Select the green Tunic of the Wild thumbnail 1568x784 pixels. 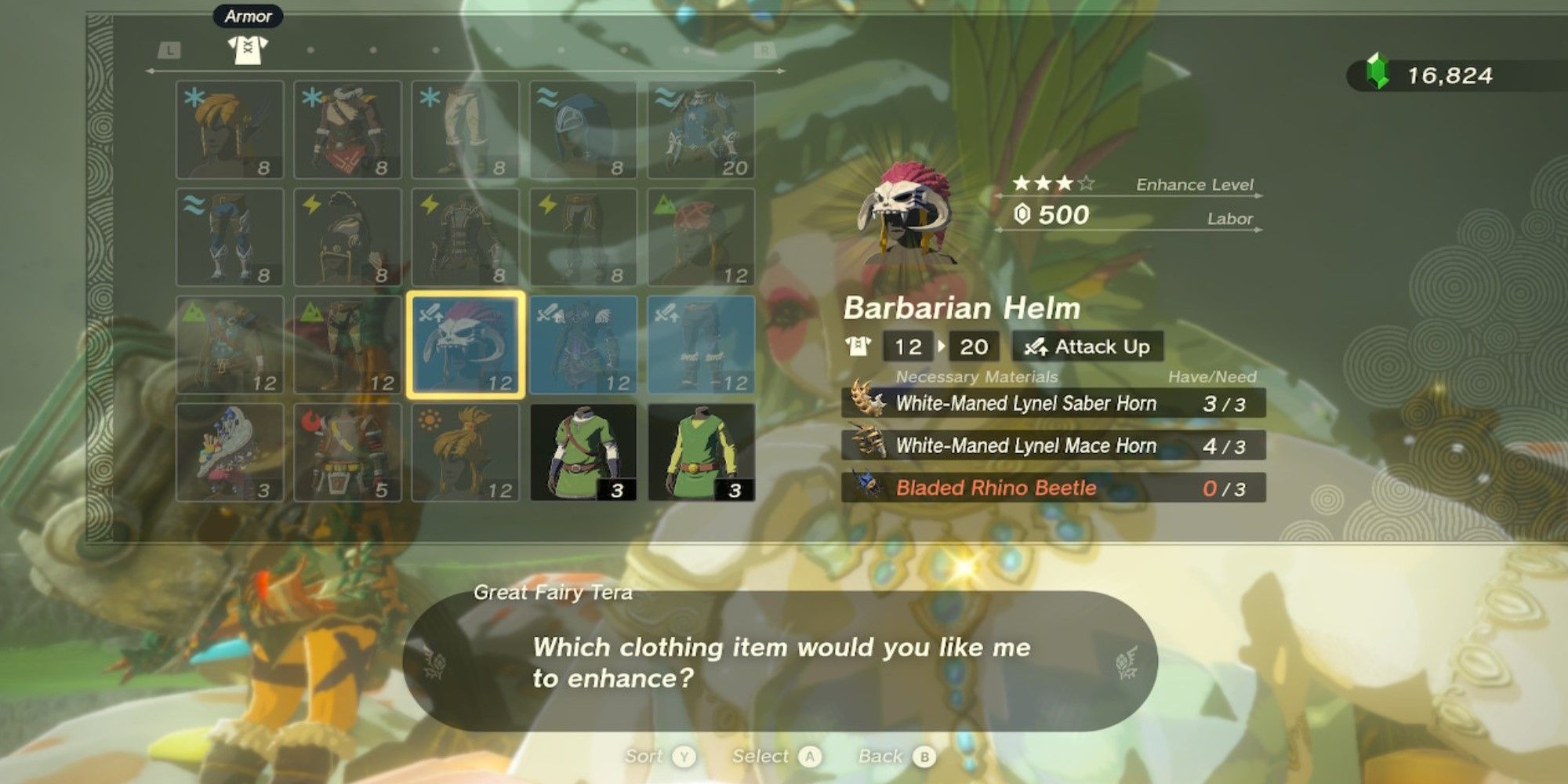pos(584,451)
